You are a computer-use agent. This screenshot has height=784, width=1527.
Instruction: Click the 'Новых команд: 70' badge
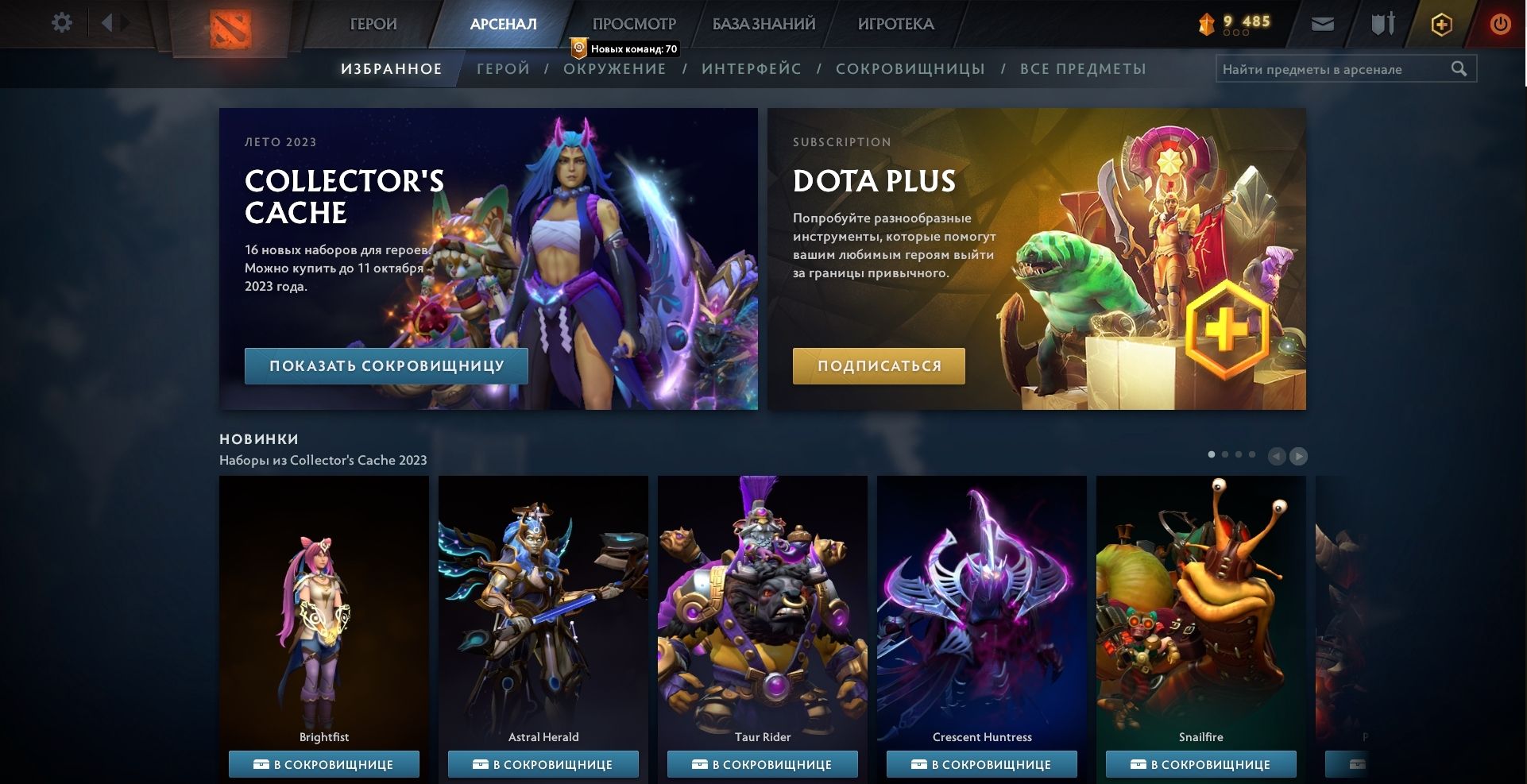(x=625, y=48)
